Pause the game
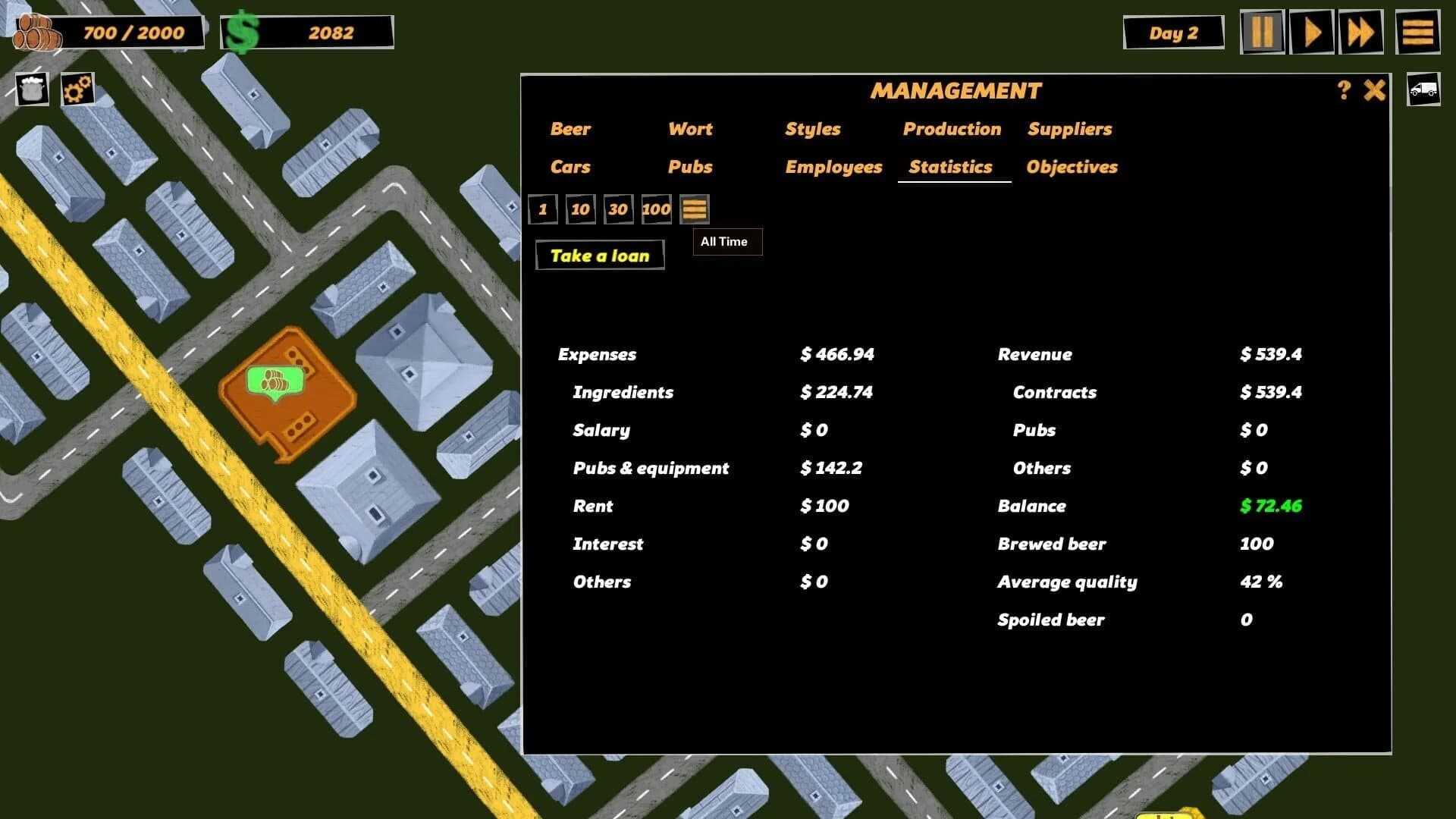1456x819 pixels. pos(1262,32)
